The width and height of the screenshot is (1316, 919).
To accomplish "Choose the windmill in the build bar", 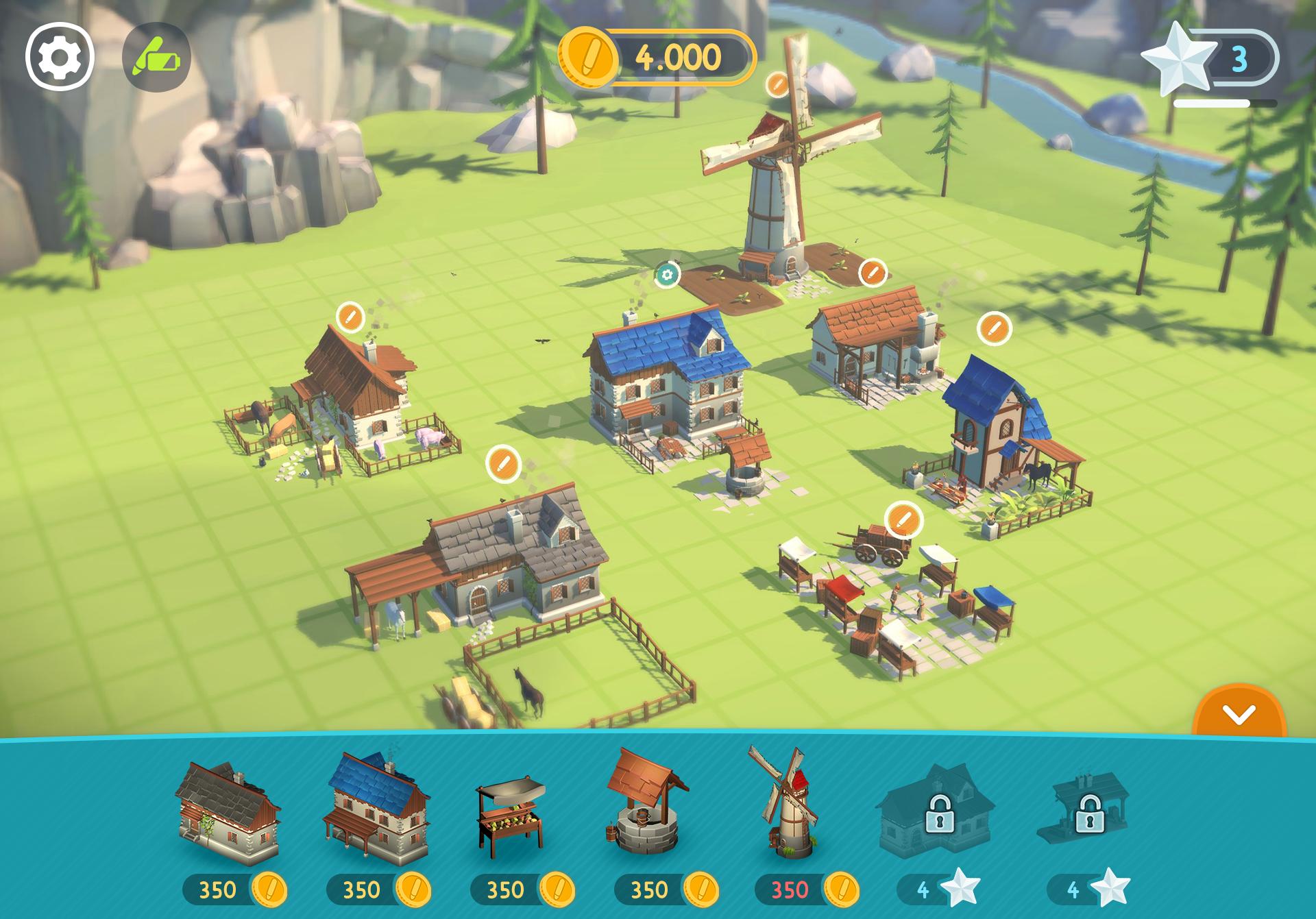I will 783,802.
